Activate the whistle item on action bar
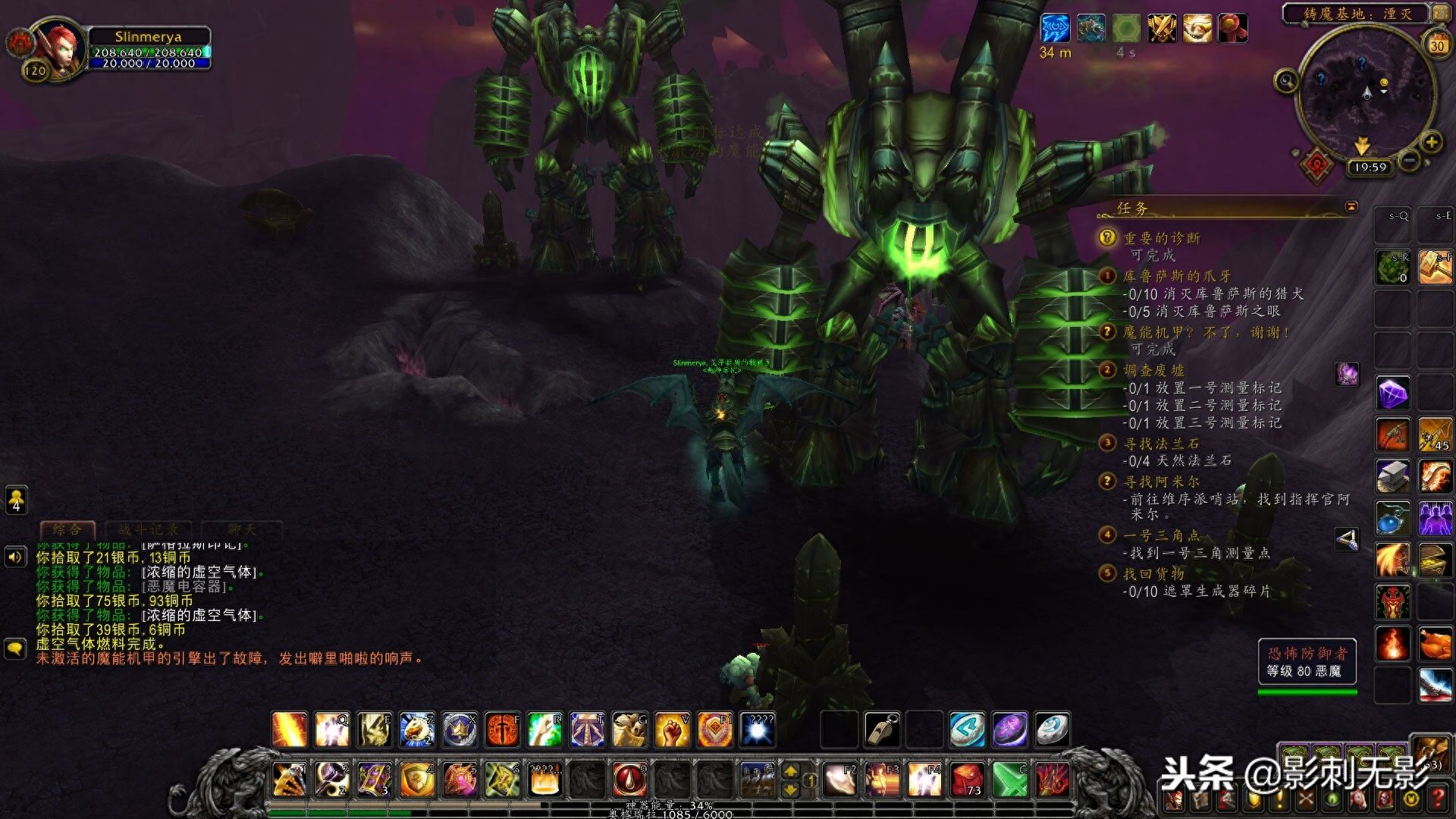Viewport: 1456px width, 819px height. tap(882, 730)
